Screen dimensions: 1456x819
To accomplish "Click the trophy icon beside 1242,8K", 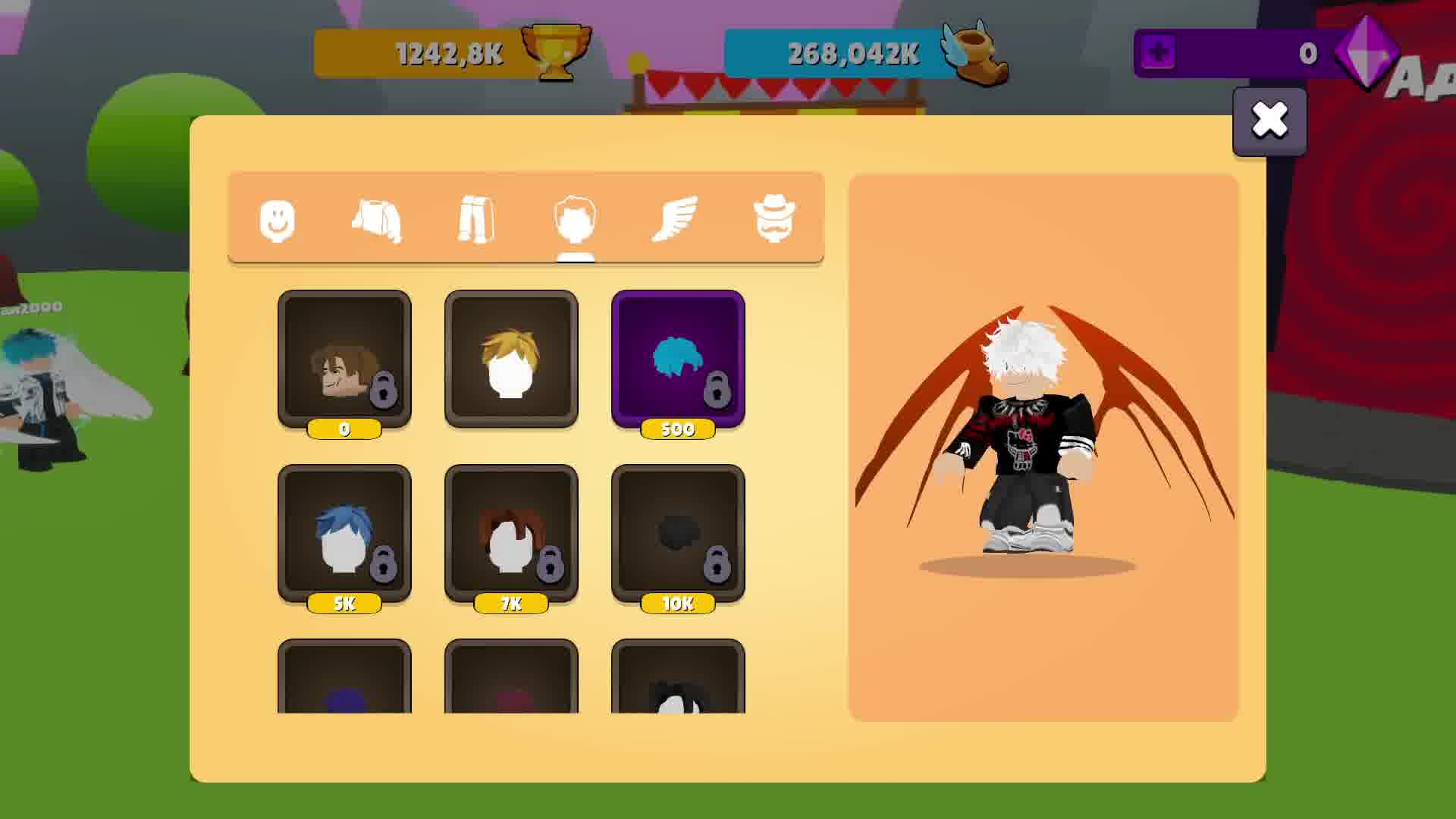I will (x=554, y=52).
